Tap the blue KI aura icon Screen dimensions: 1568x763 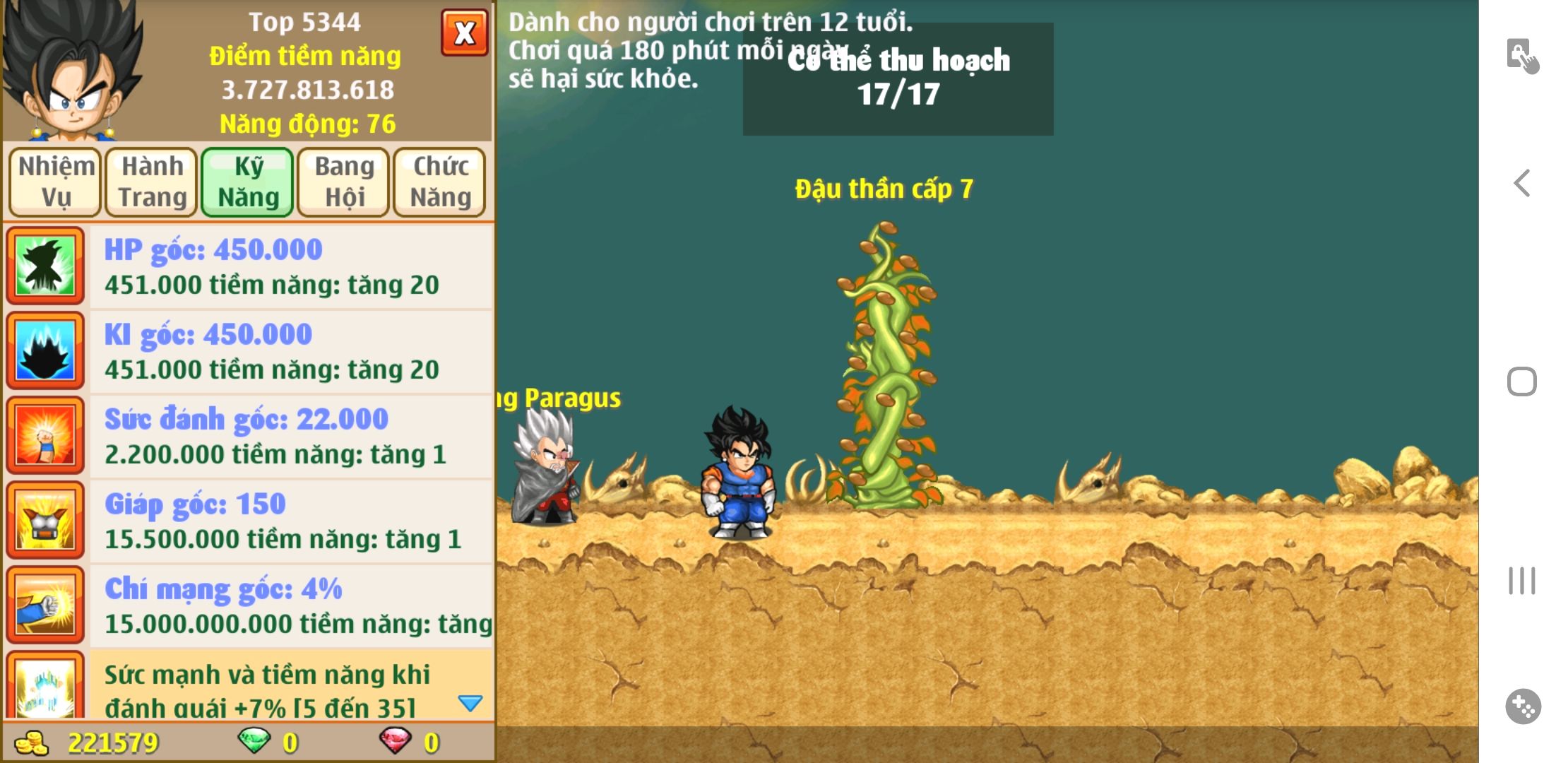click(x=46, y=350)
